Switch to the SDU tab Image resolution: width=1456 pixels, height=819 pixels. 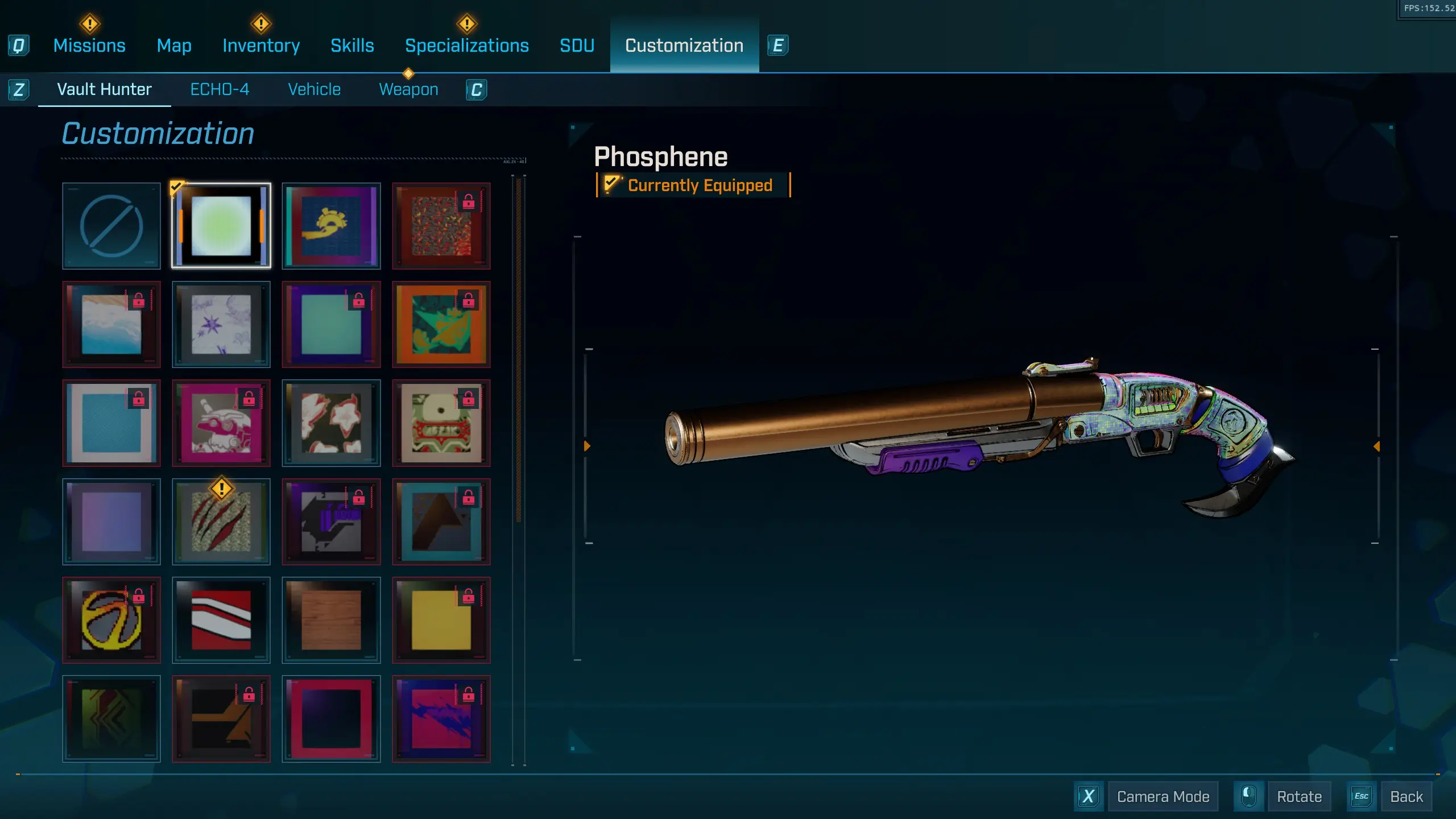click(x=577, y=45)
